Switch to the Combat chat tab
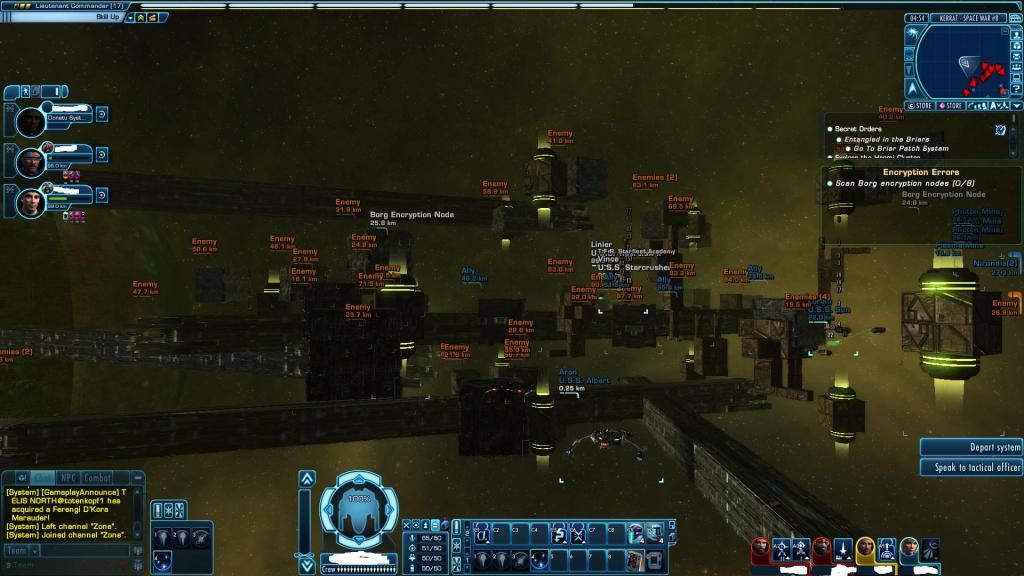The width and height of the screenshot is (1024, 576). [98, 478]
